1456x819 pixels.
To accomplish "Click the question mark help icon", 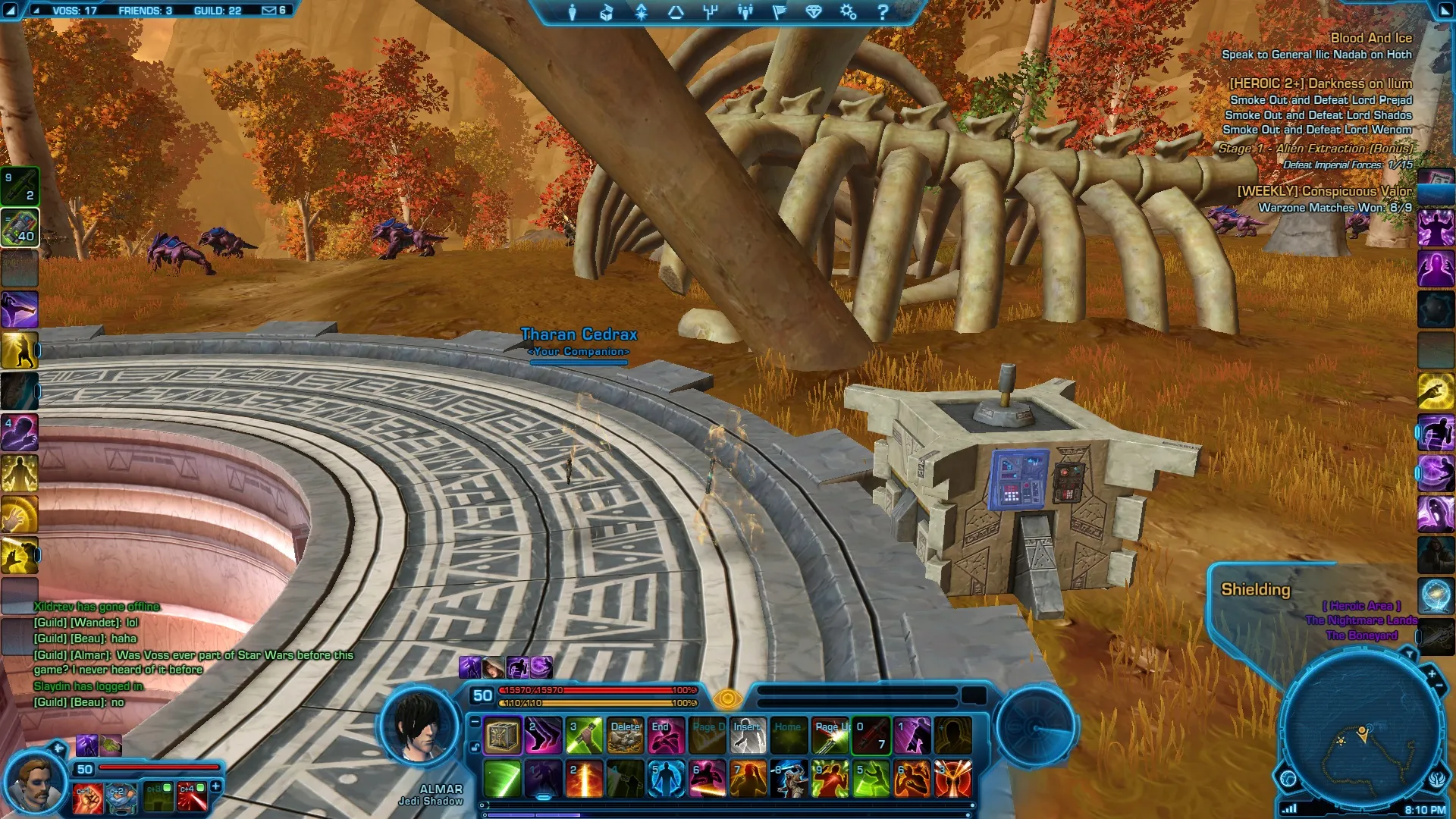I will click(882, 12).
